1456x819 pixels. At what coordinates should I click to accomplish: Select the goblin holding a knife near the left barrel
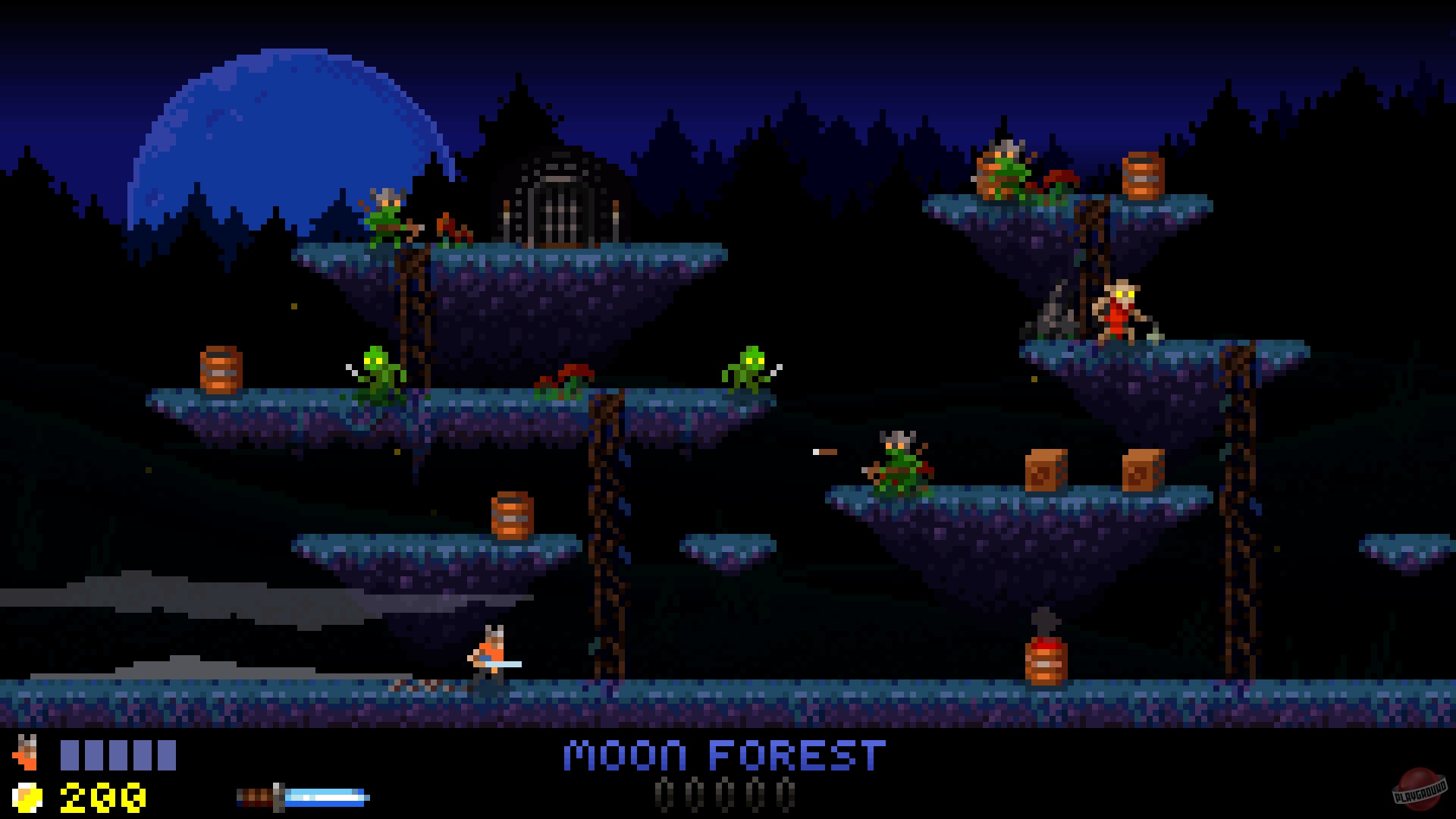pyautogui.click(x=377, y=373)
